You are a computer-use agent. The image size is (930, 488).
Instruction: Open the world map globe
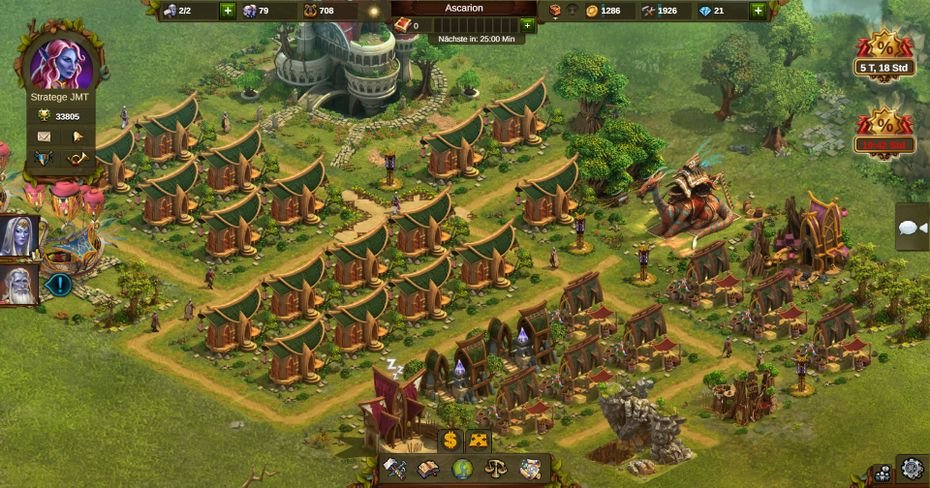461,468
